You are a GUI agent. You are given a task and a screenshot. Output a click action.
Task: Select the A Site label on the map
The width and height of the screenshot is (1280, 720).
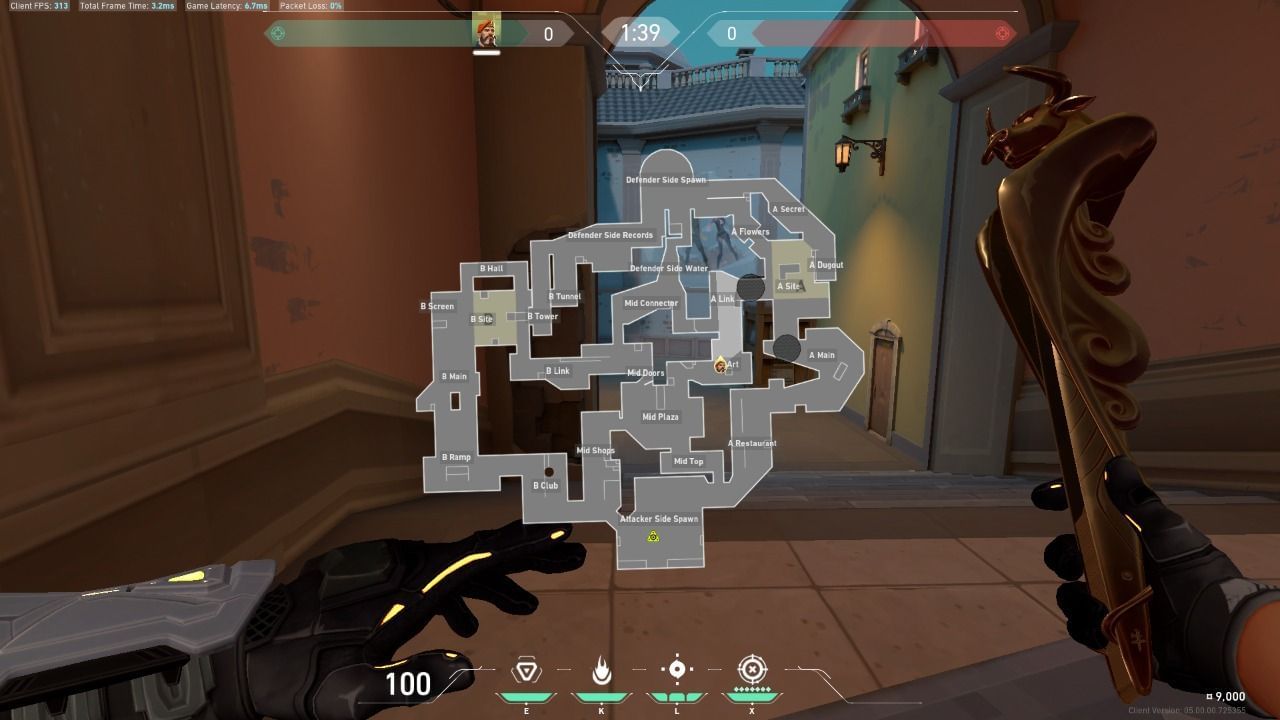[789, 286]
